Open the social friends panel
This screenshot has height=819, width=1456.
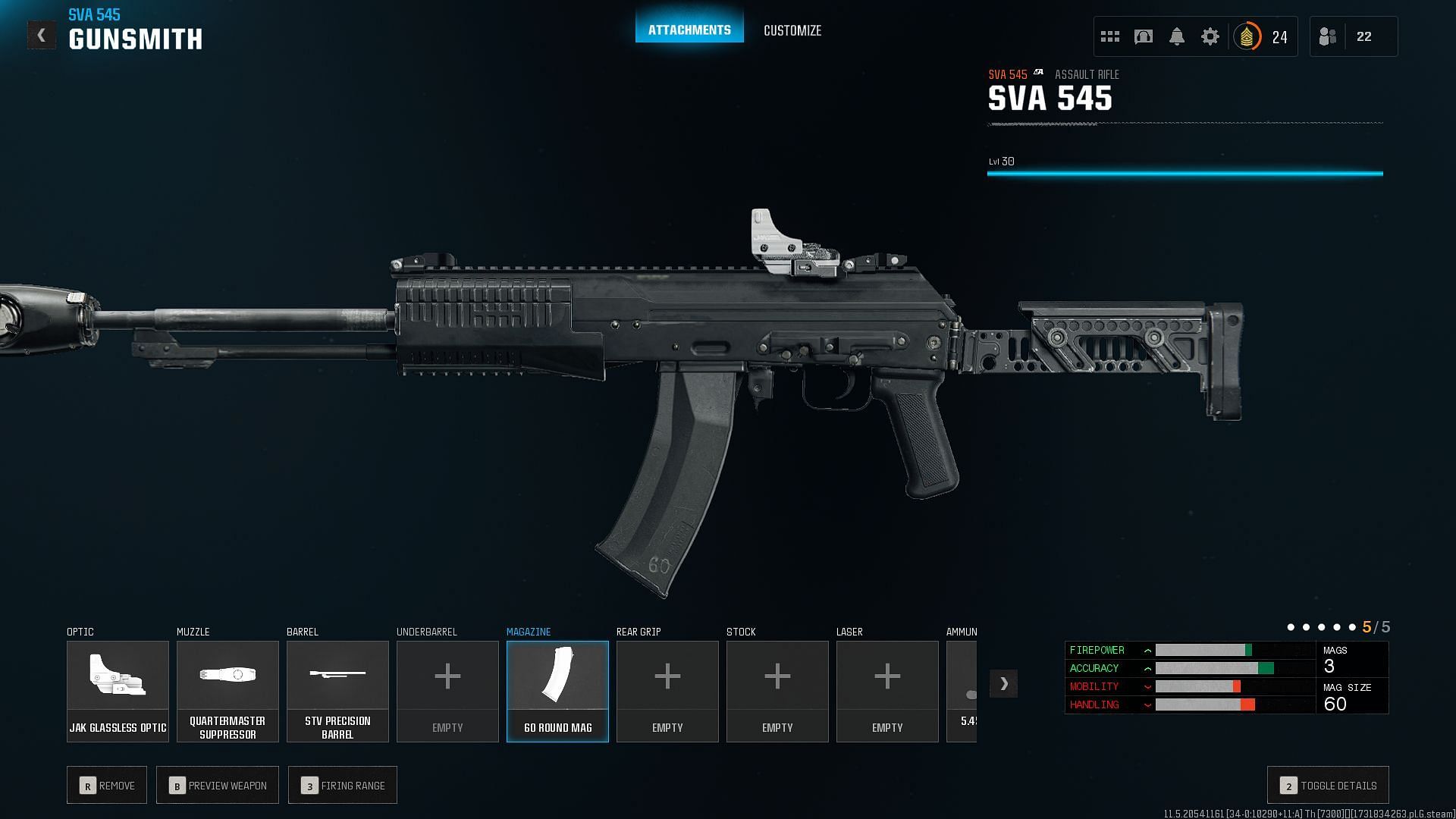tap(1353, 36)
